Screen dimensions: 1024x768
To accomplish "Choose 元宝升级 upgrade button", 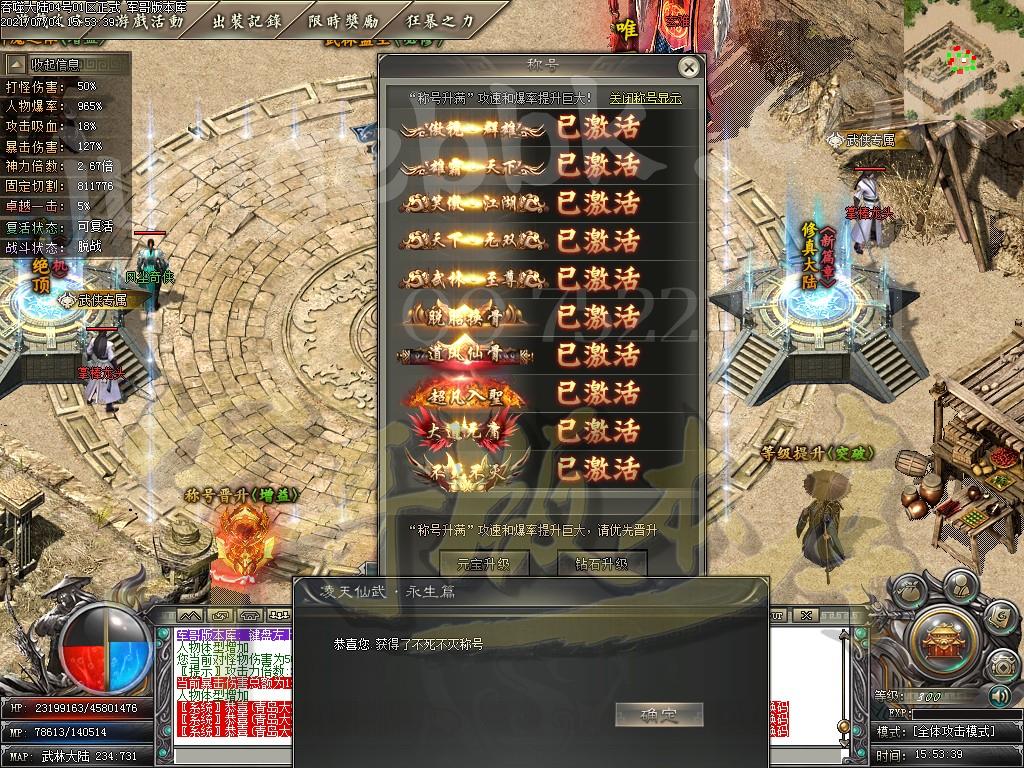I will click(483, 563).
